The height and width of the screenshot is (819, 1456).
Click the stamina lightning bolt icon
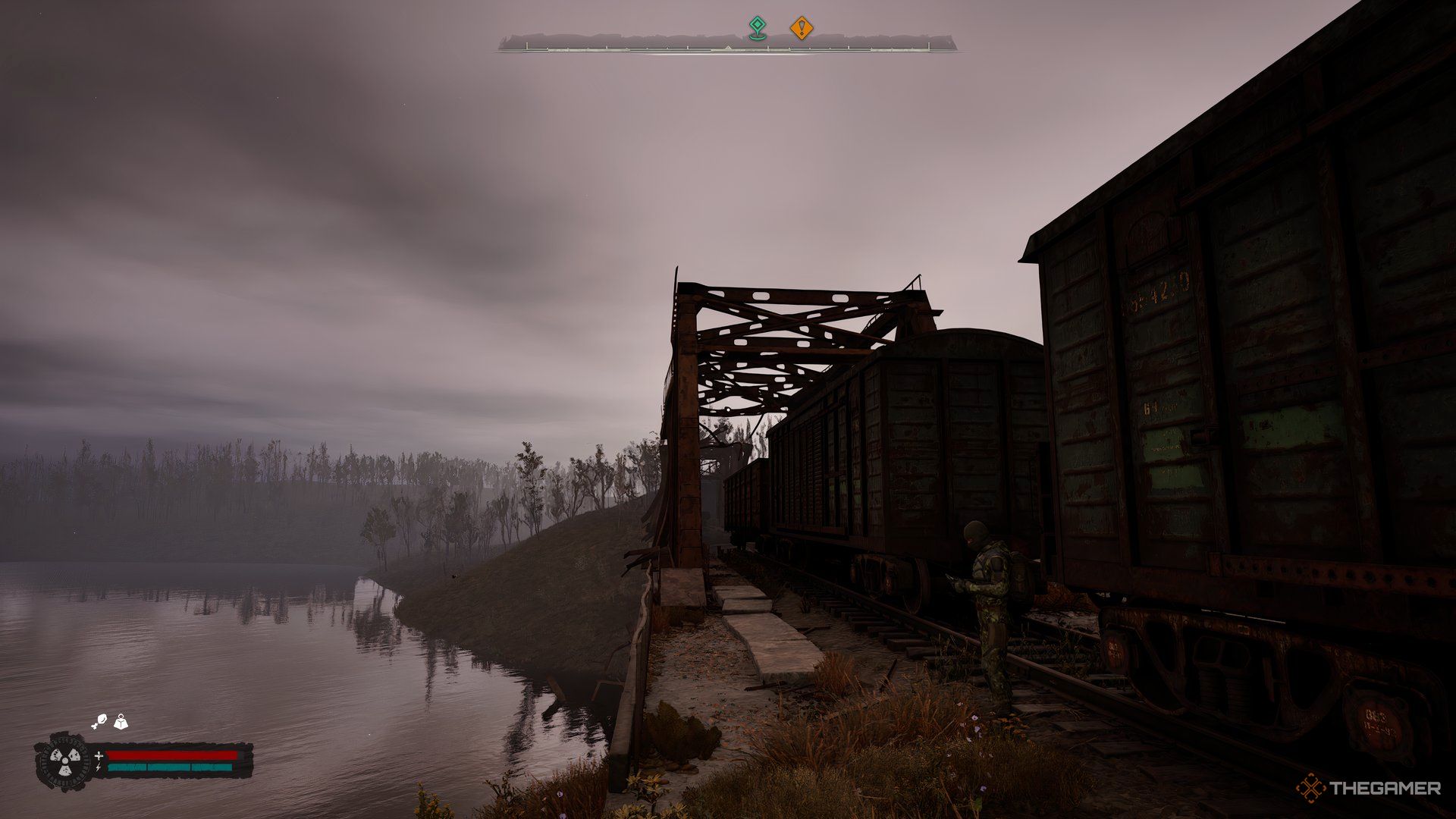click(x=98, y=767)
